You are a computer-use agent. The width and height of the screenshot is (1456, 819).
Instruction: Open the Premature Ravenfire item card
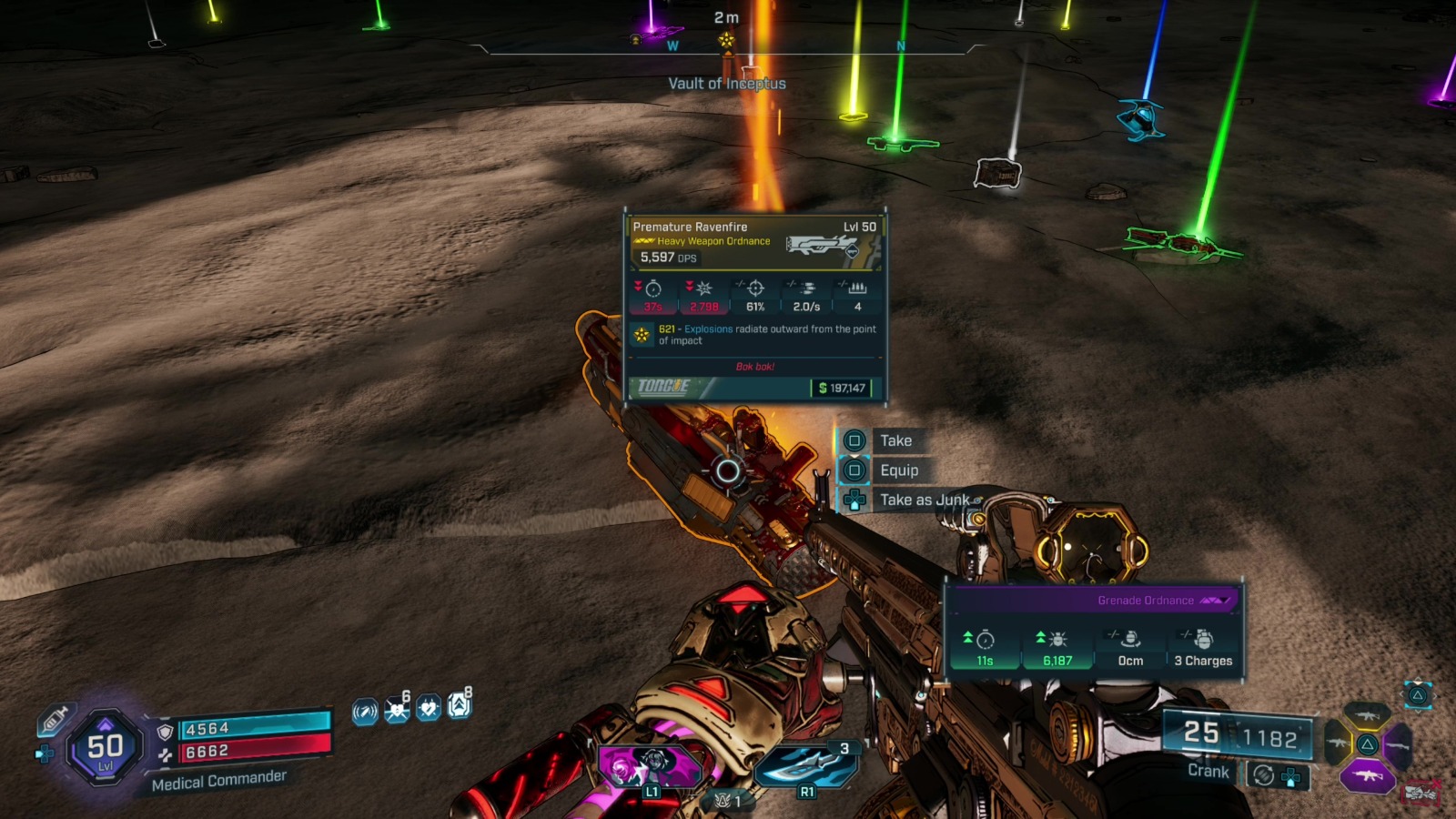coord(755,308)
